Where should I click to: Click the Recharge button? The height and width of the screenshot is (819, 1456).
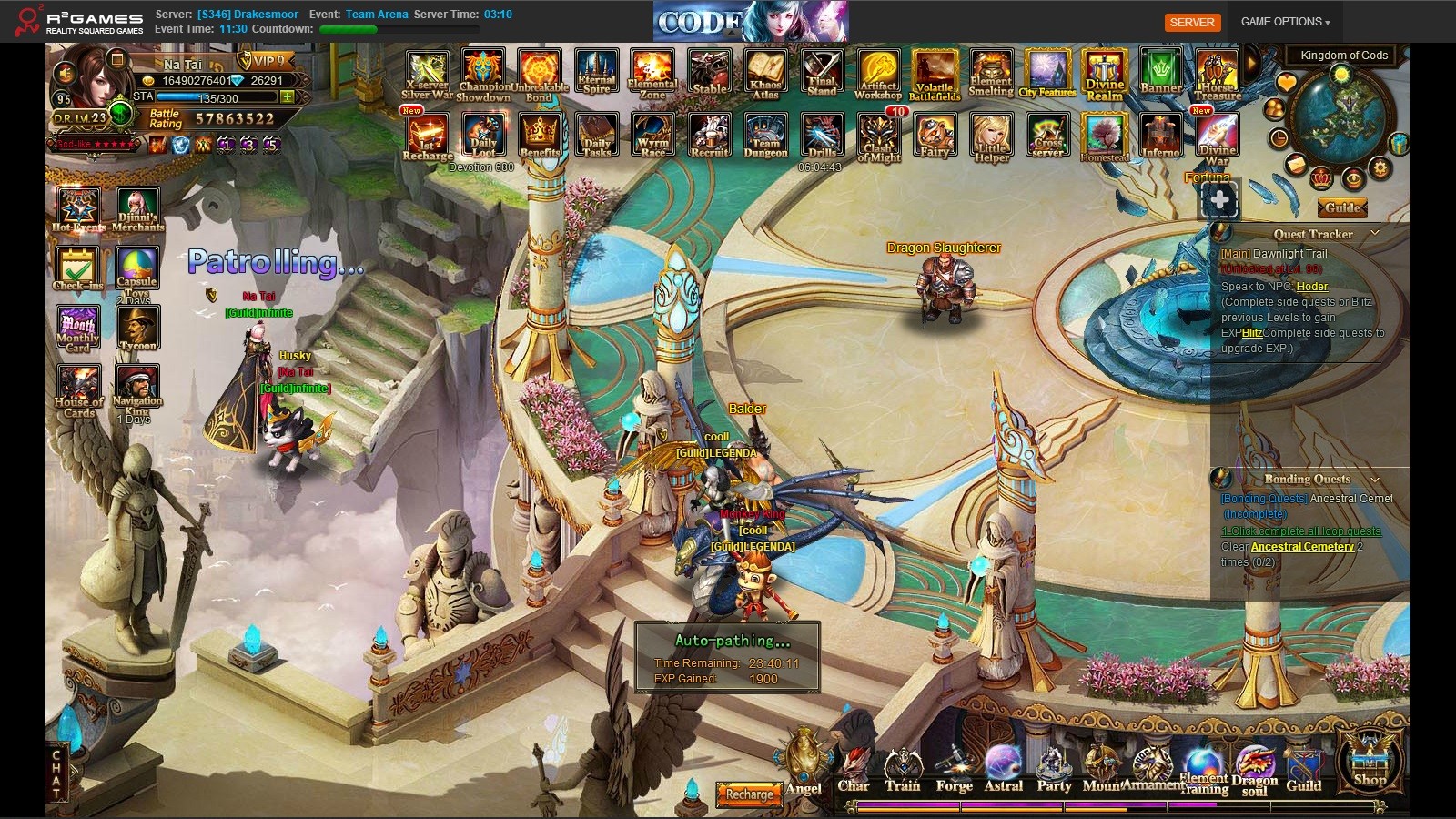749,794
